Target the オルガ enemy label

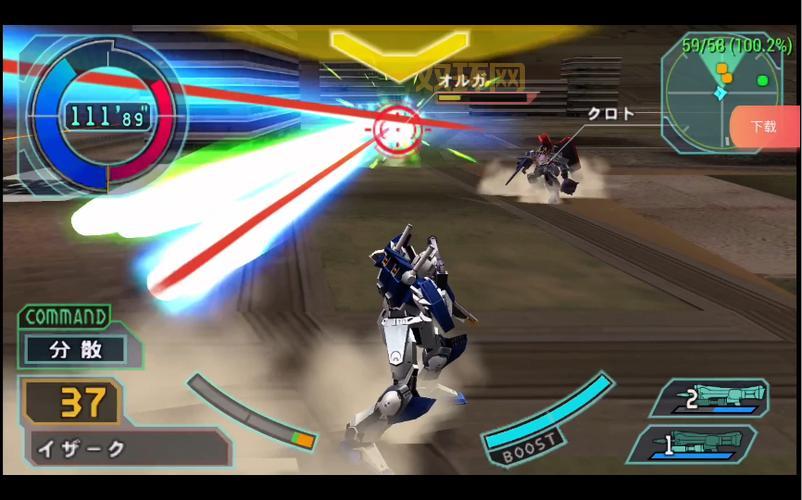click(x=467, y=81)
